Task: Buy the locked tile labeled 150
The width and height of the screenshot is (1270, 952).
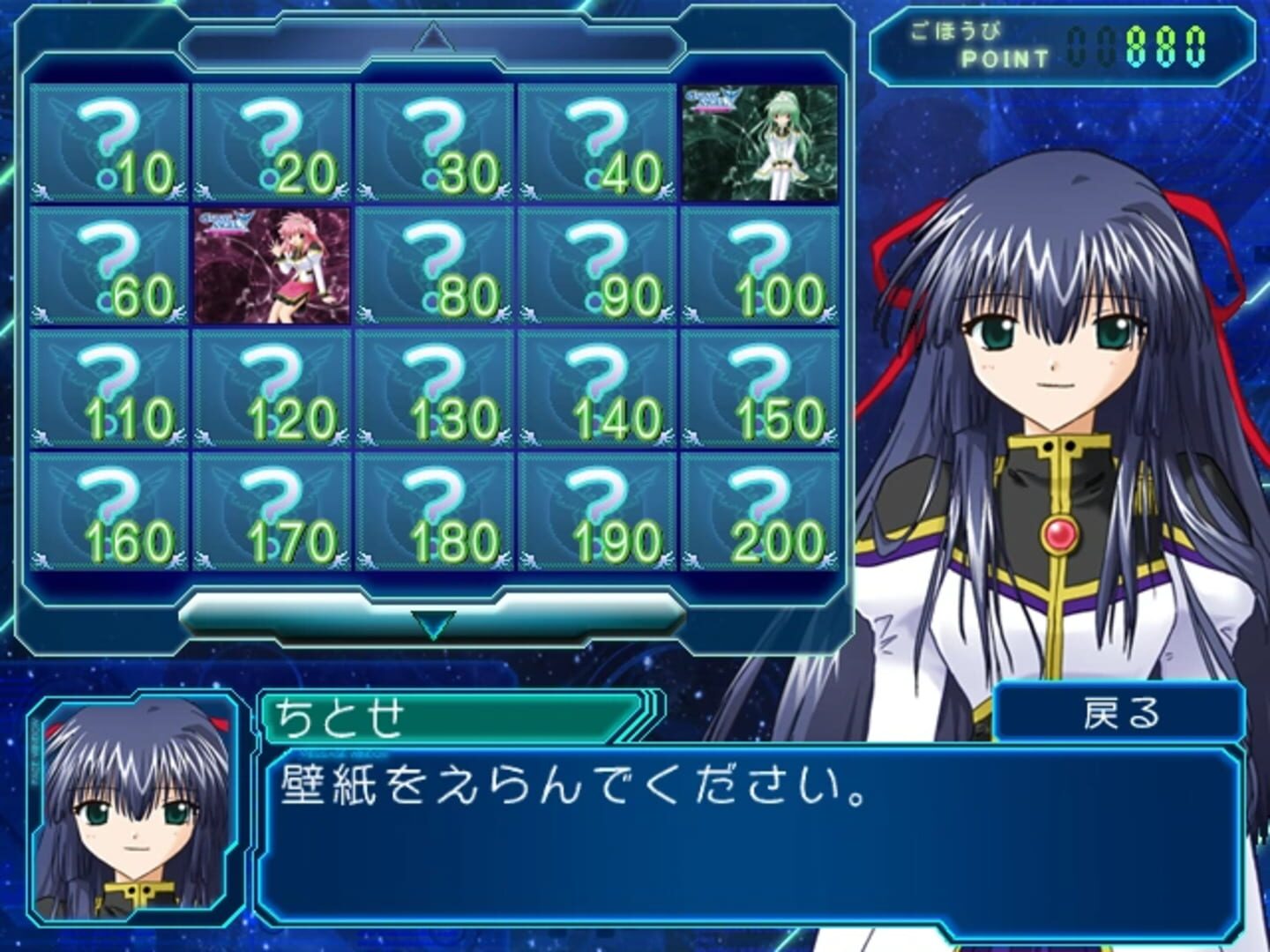Action: pos(759,389)
